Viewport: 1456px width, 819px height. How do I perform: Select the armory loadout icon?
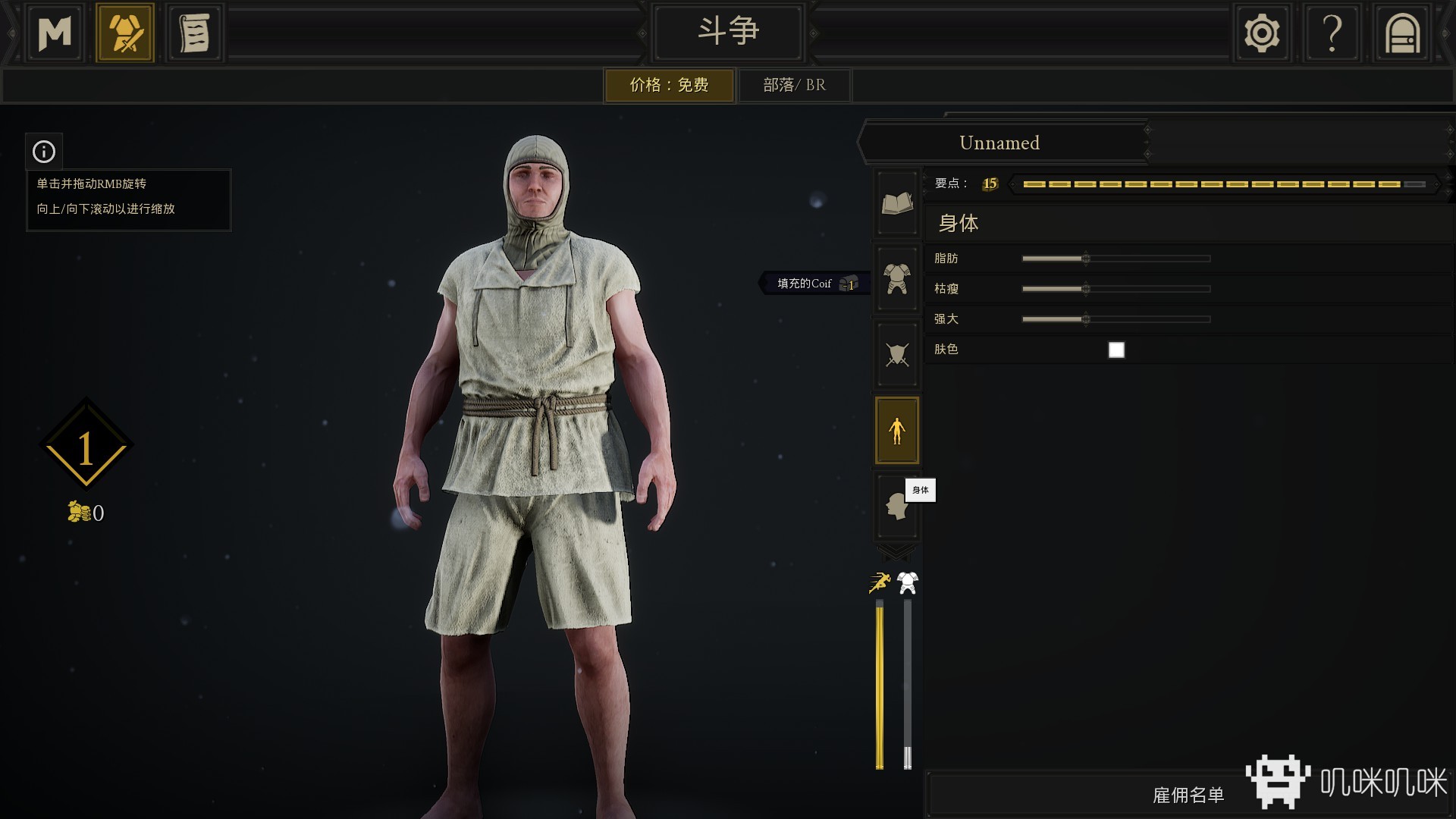(125, 33)
